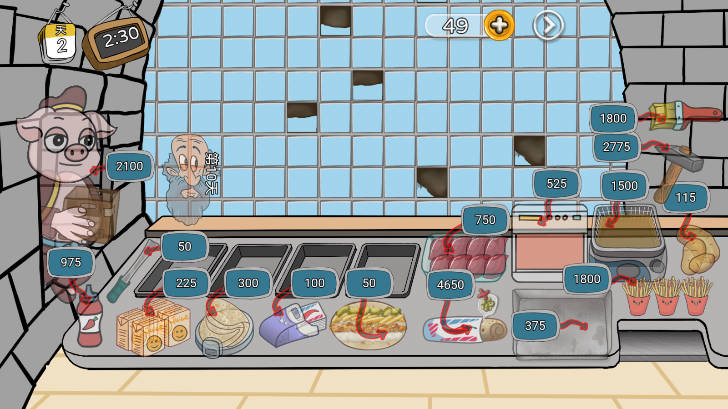Purchase the paint brush for 1800
The image size is (728, 409).
613,118
